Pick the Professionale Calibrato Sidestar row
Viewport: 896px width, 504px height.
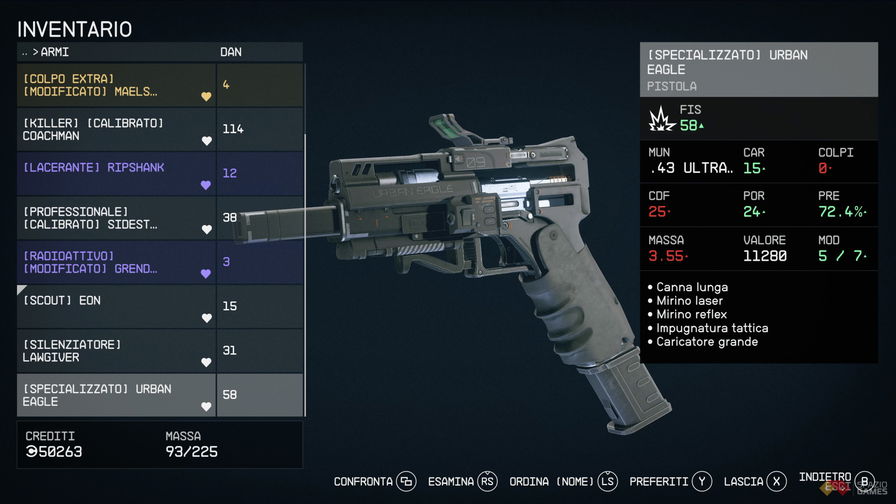pos(115,217)
